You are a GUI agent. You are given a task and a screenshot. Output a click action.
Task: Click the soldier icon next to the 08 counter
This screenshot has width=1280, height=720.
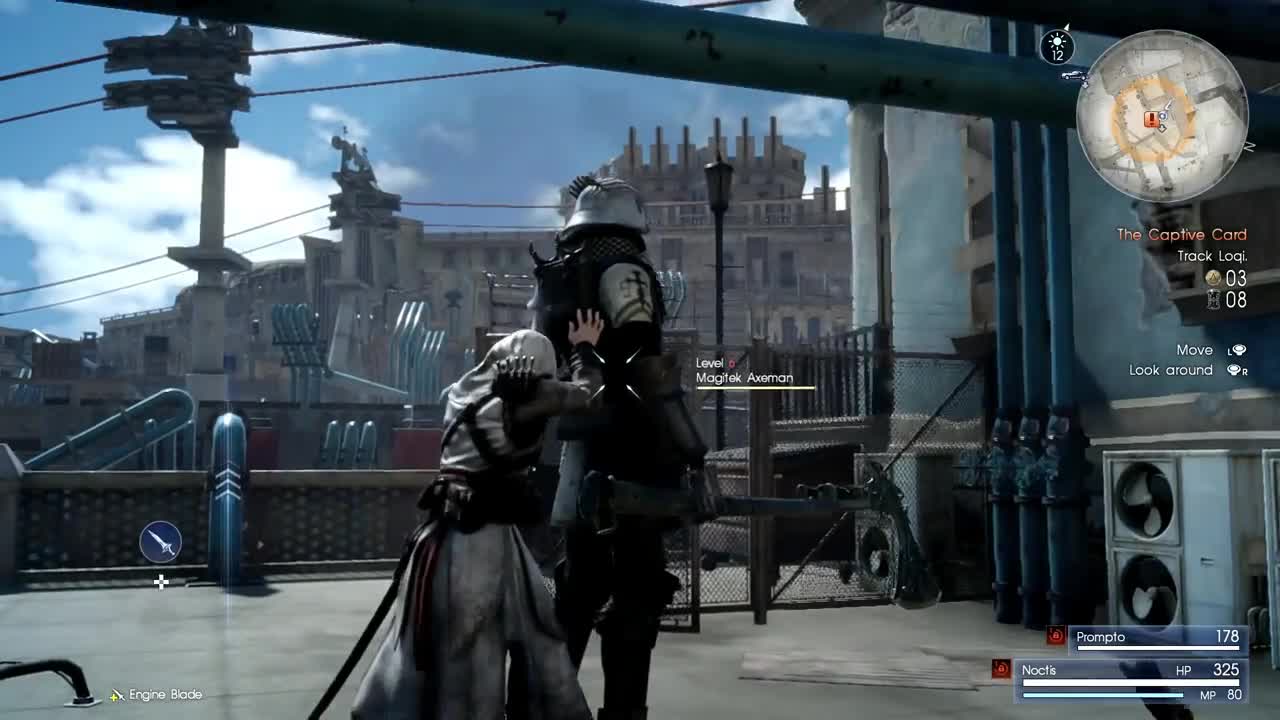(x=1214, y=299)
